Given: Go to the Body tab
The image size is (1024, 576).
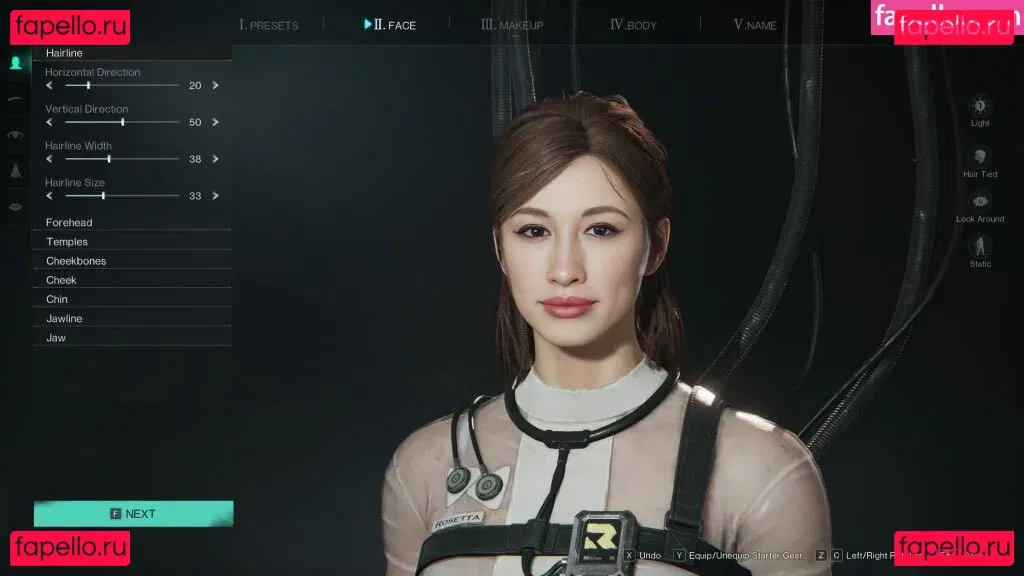Looking at the screenshot, I should 633,25.
